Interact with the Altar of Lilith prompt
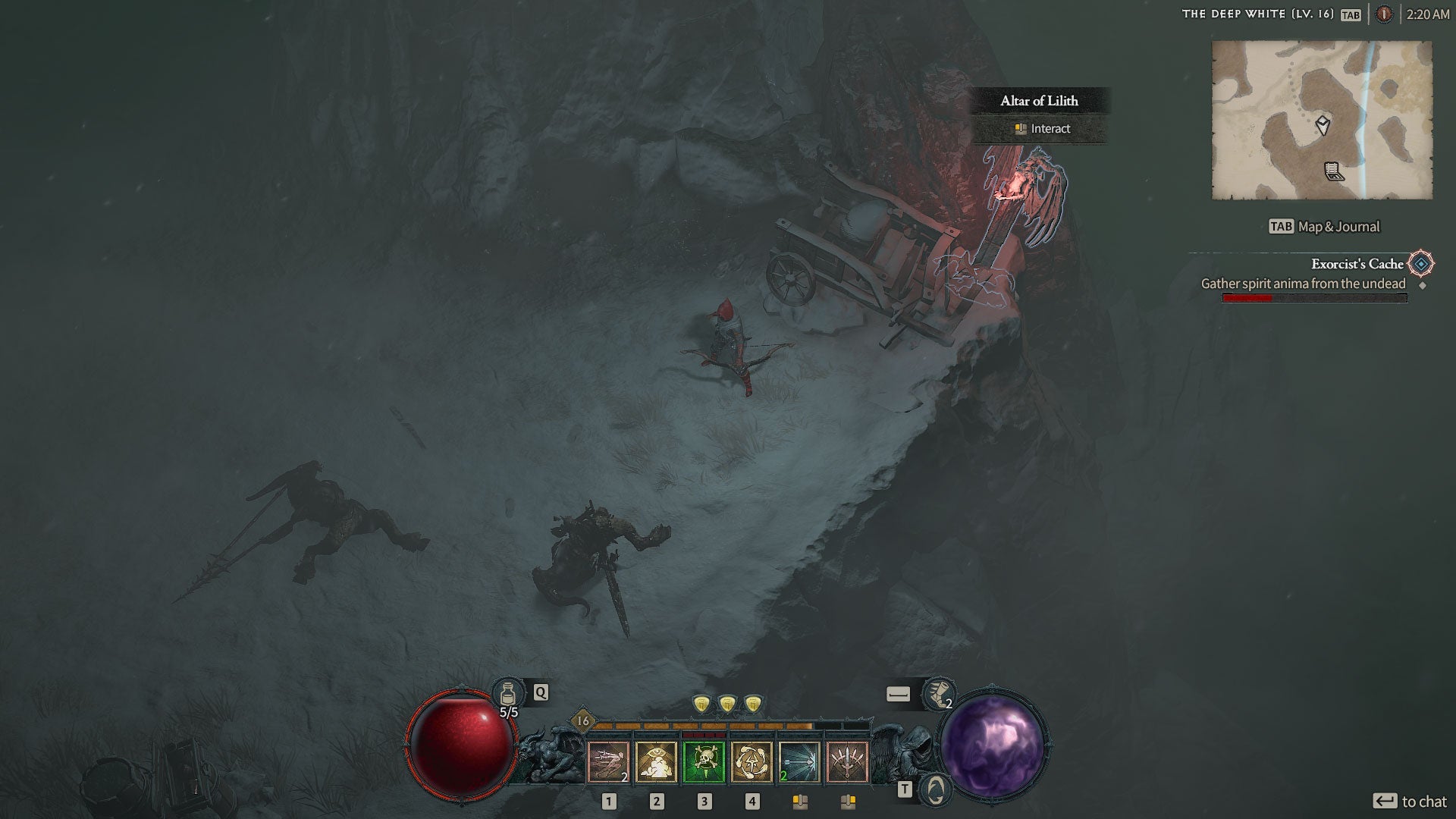 tap(1043, 129)
